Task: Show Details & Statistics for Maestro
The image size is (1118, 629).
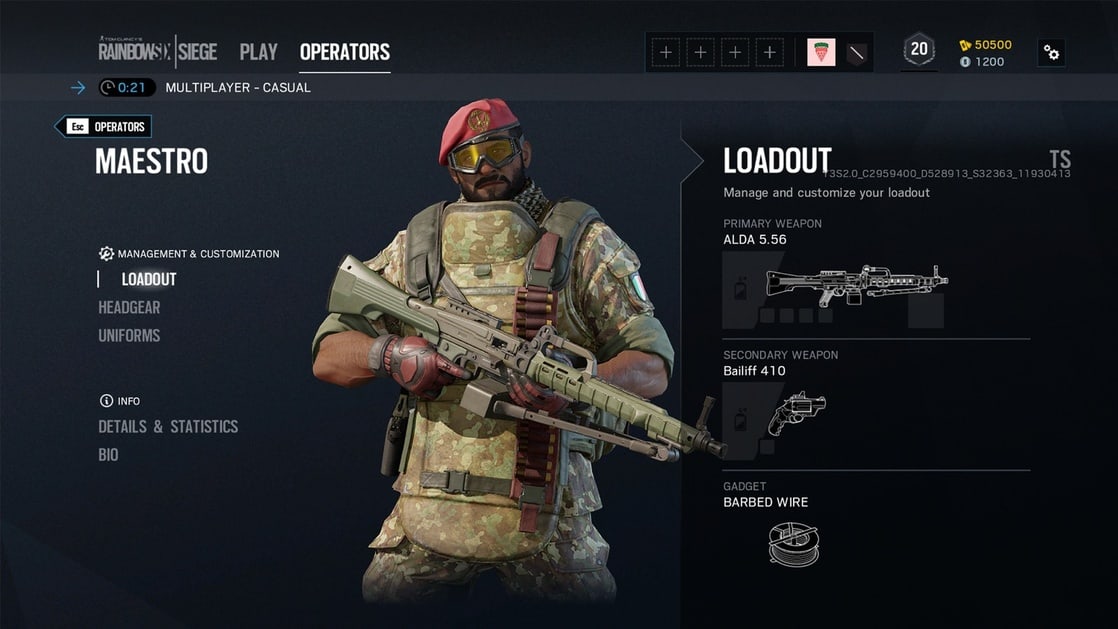Action: coord(168,427)
